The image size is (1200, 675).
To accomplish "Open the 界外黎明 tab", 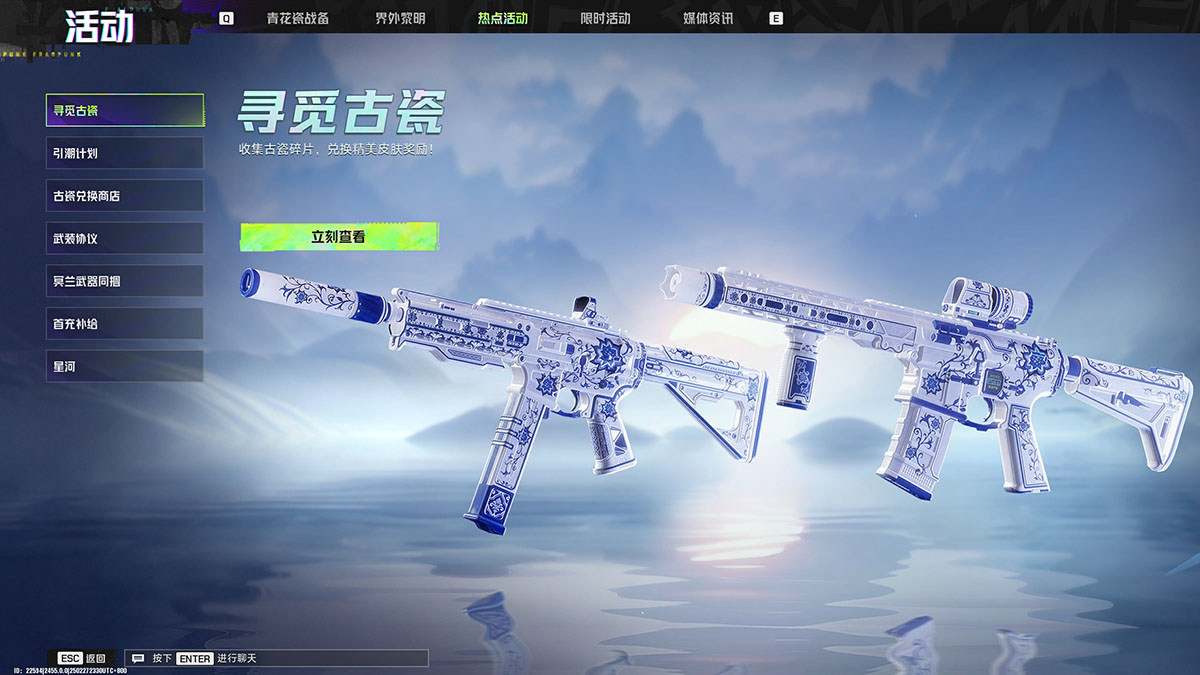I will click(400, 18).
